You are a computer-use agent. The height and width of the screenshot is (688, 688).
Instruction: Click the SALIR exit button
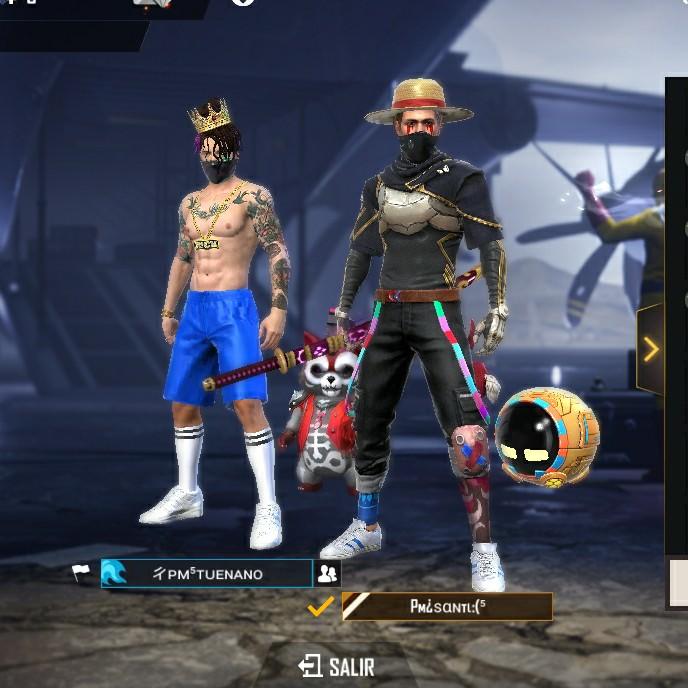tap(335, 666)
